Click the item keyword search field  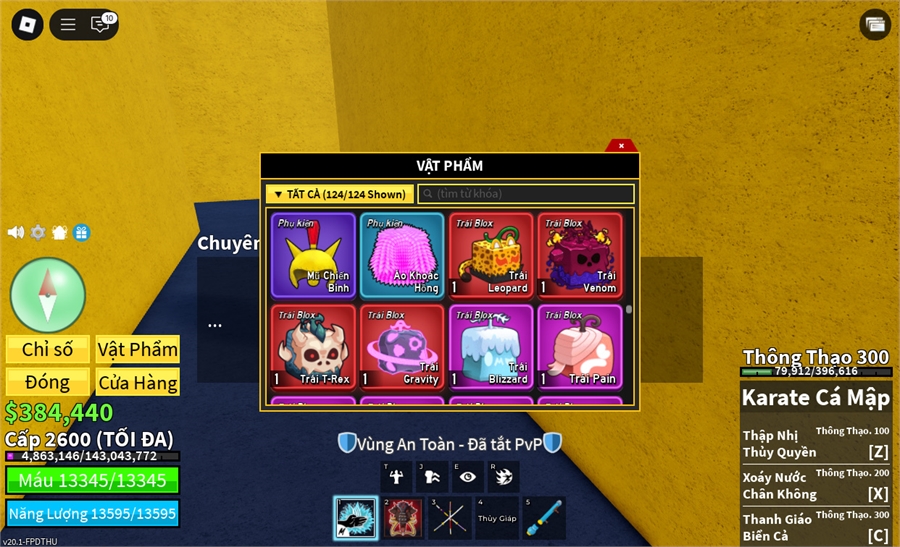point(526,194)
